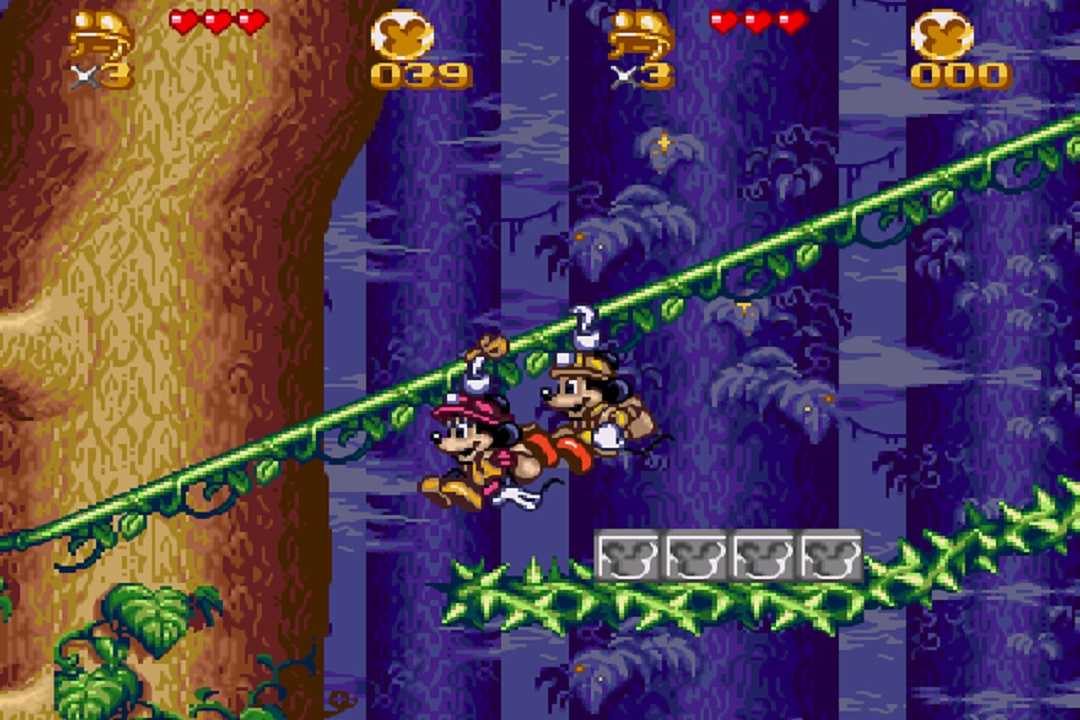
Task: Click the Mickey coin icon above 039
Action: (402, 34)
